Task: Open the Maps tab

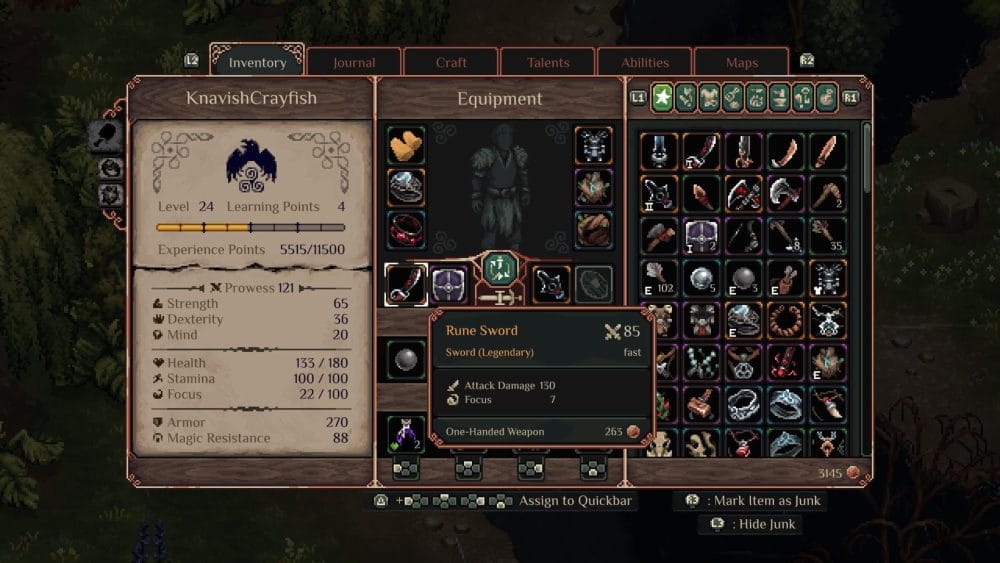Action: (742, 63)
